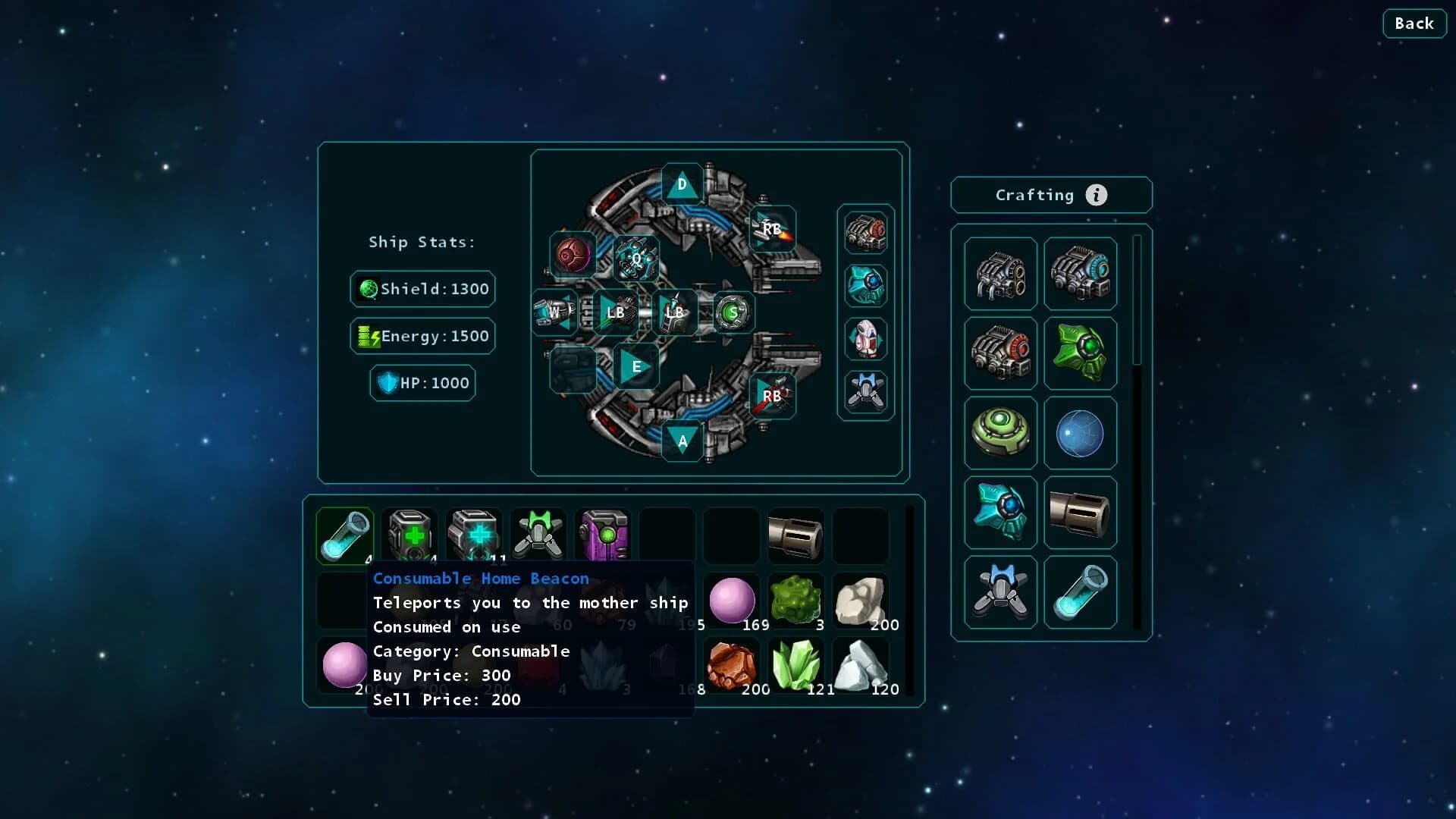
Task: Select the drone icon beside the ship layout
Action: 866,393
